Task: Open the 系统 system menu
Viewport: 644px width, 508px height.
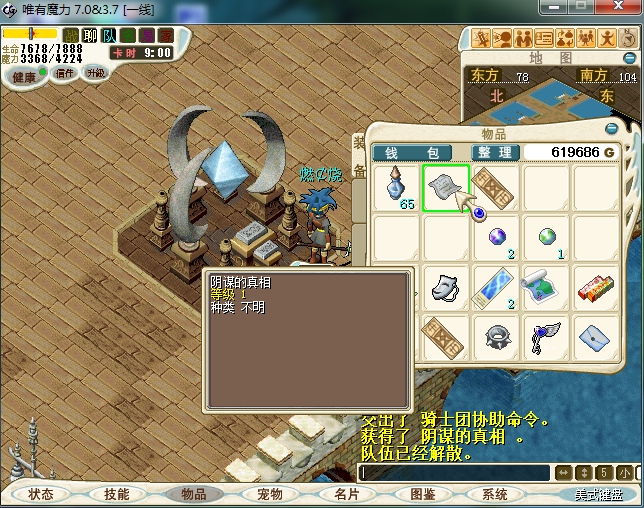Action: [x=494, y=494]
